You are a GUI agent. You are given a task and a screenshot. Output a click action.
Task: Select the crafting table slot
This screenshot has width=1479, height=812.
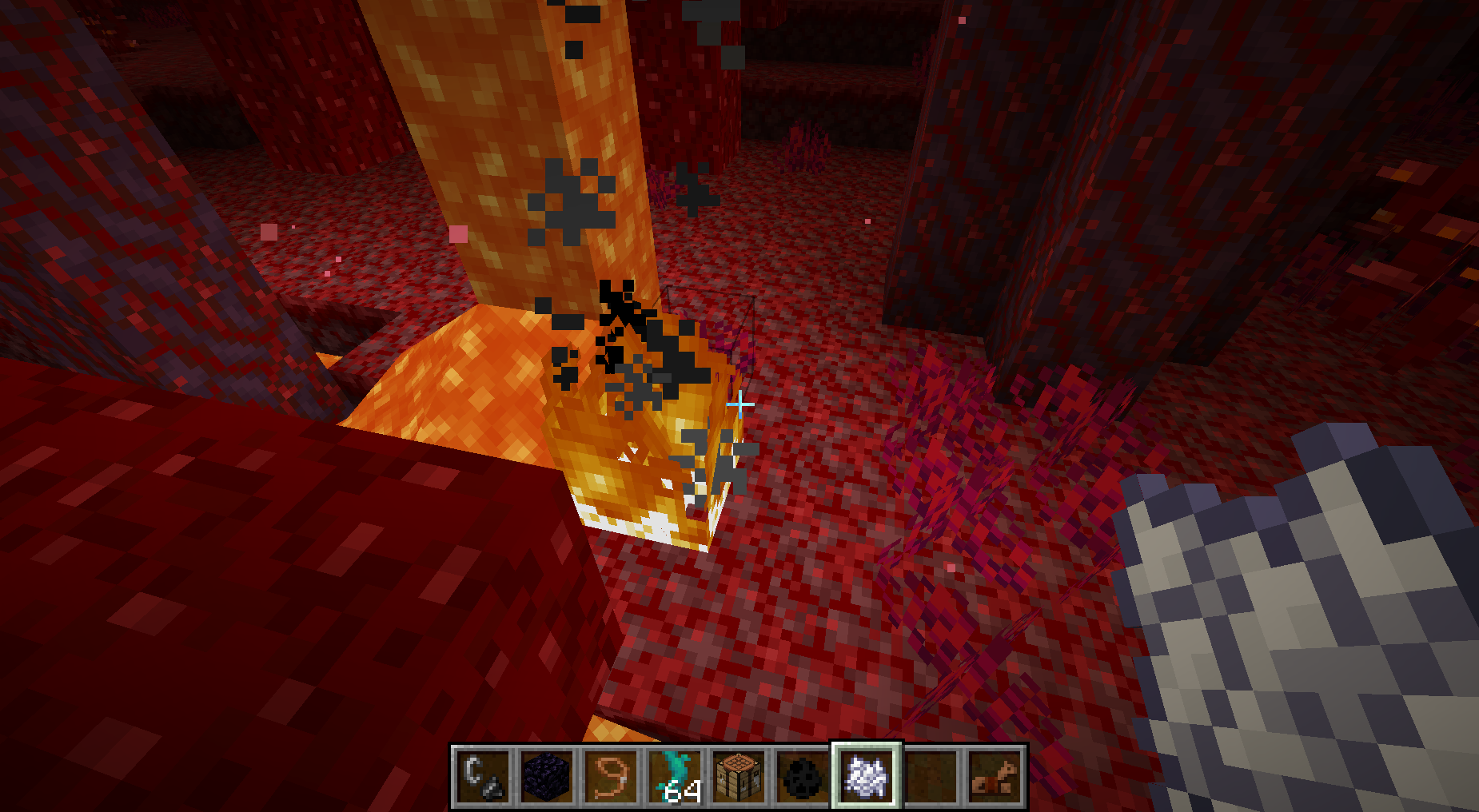(x=739, y=776)
